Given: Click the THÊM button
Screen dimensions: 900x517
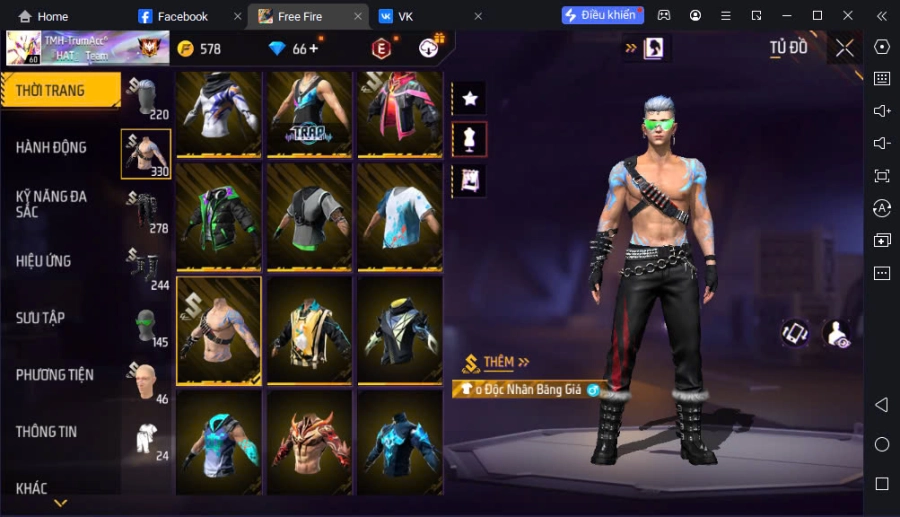Looking at the screenshot, I should [x=497, y=362].
